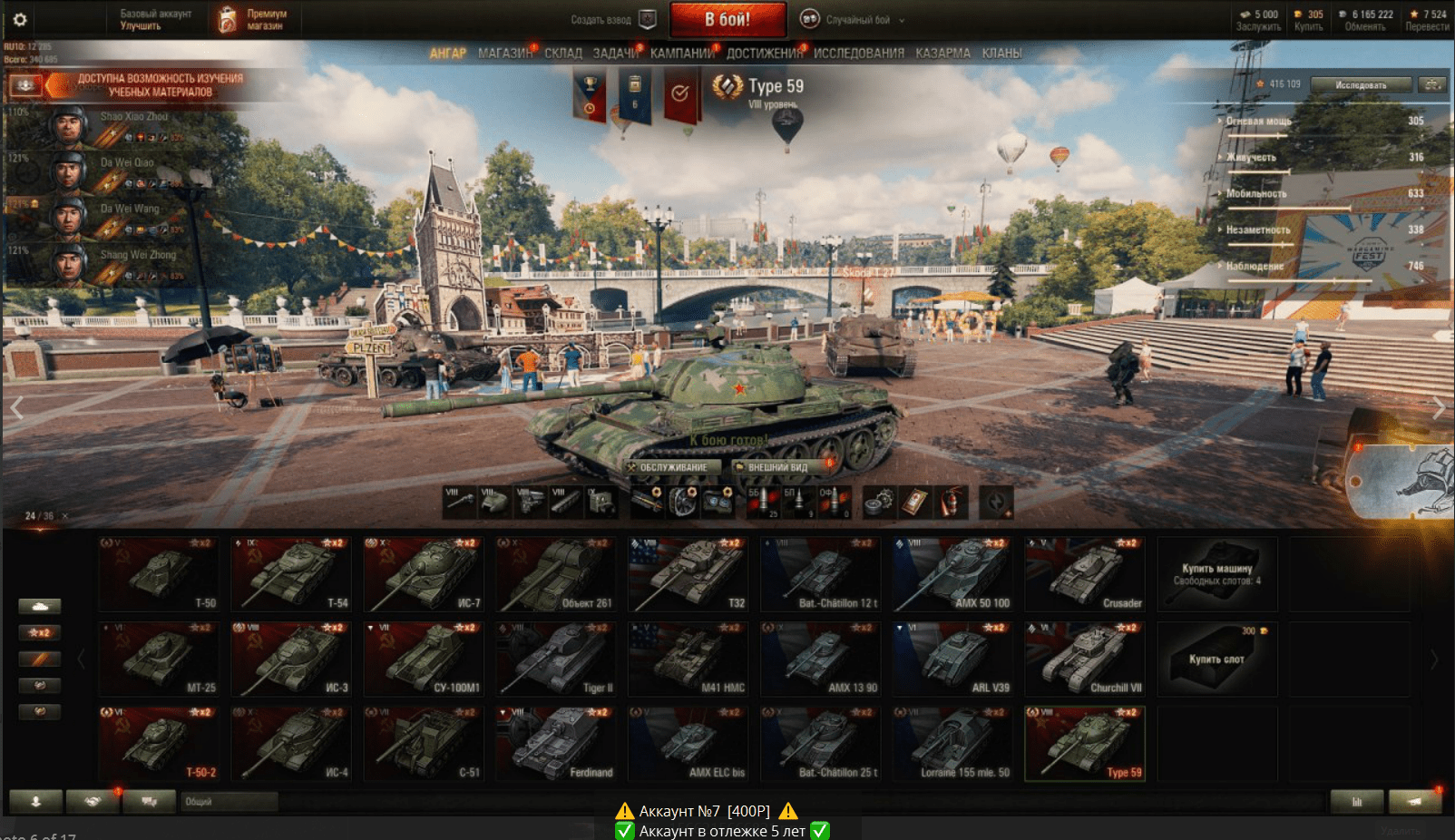Screen dimensions: 1455x840
Task: Open the ОБСЛУЖИВАНИЕ service panel
Action: [673, 467]
